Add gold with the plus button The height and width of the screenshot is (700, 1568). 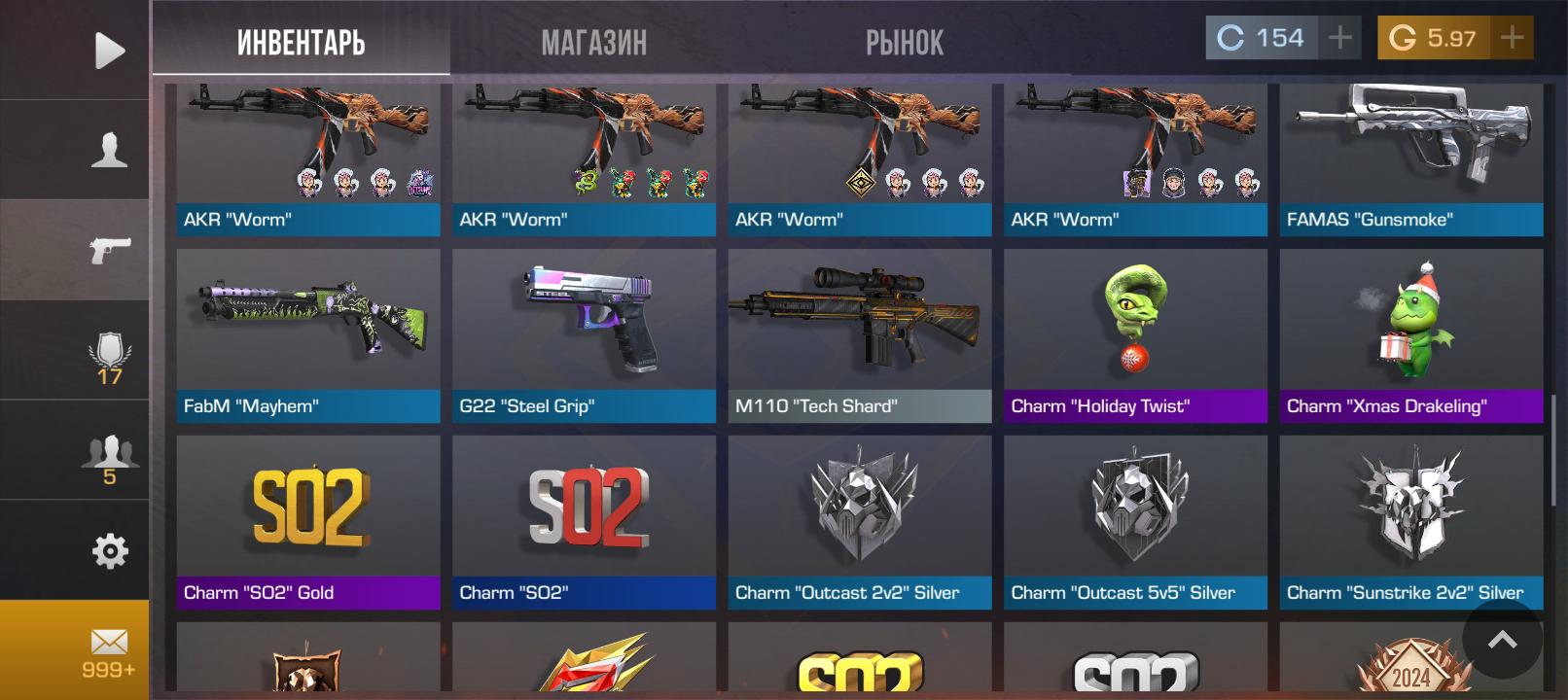point(1511,38)
